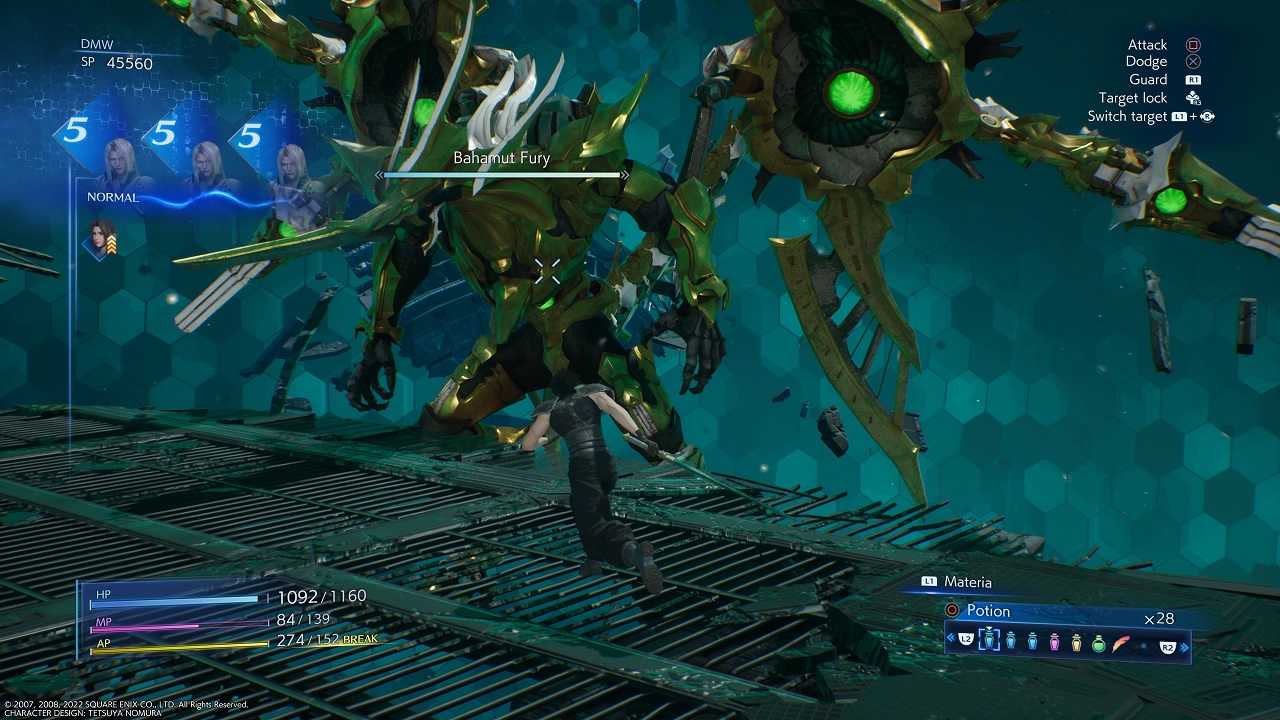Cycle item list right with blue chevrons
The height and width of the screenshot is (720, 1280).
(1186, 647)
